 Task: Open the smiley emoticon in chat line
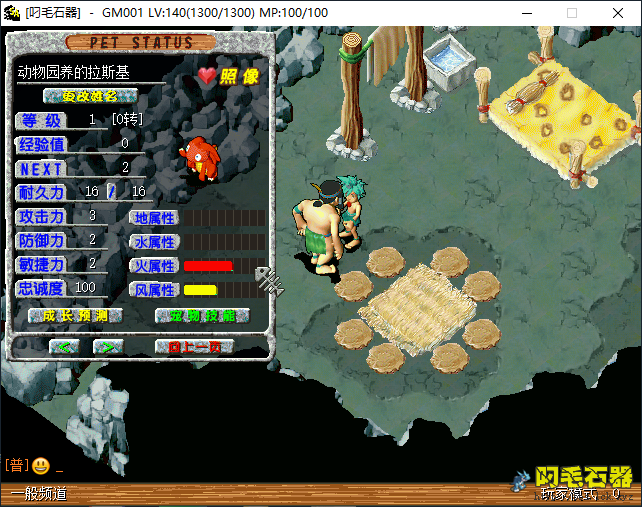coord(41,465)
